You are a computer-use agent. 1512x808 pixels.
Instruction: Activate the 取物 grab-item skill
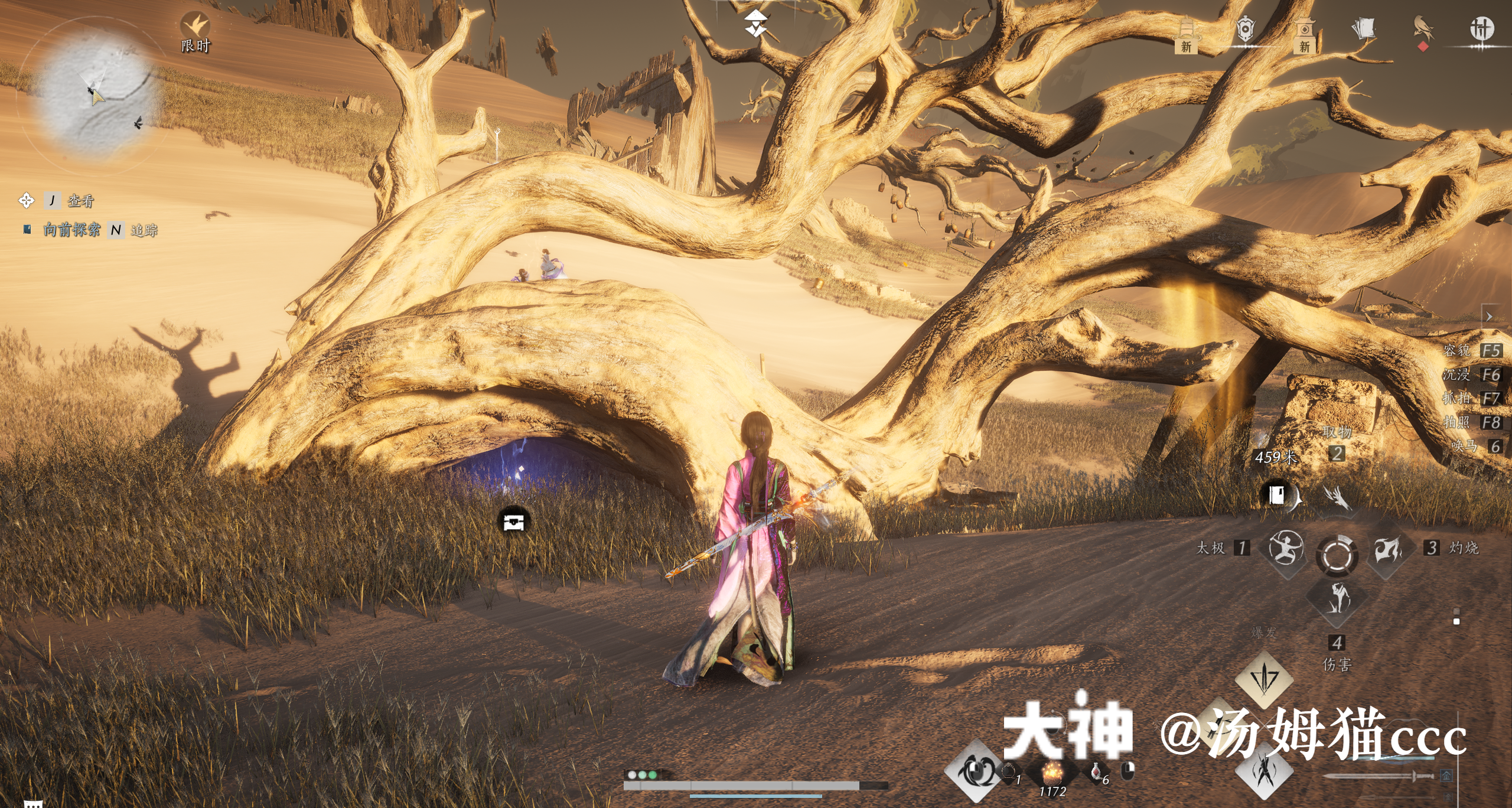pyautogui.click(x=1337, y=497)
